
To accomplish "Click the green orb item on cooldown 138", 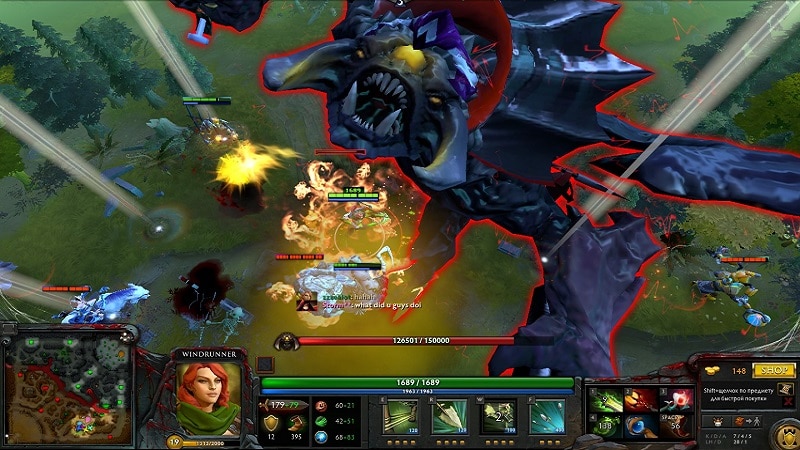I will click(x=603, y=427).
